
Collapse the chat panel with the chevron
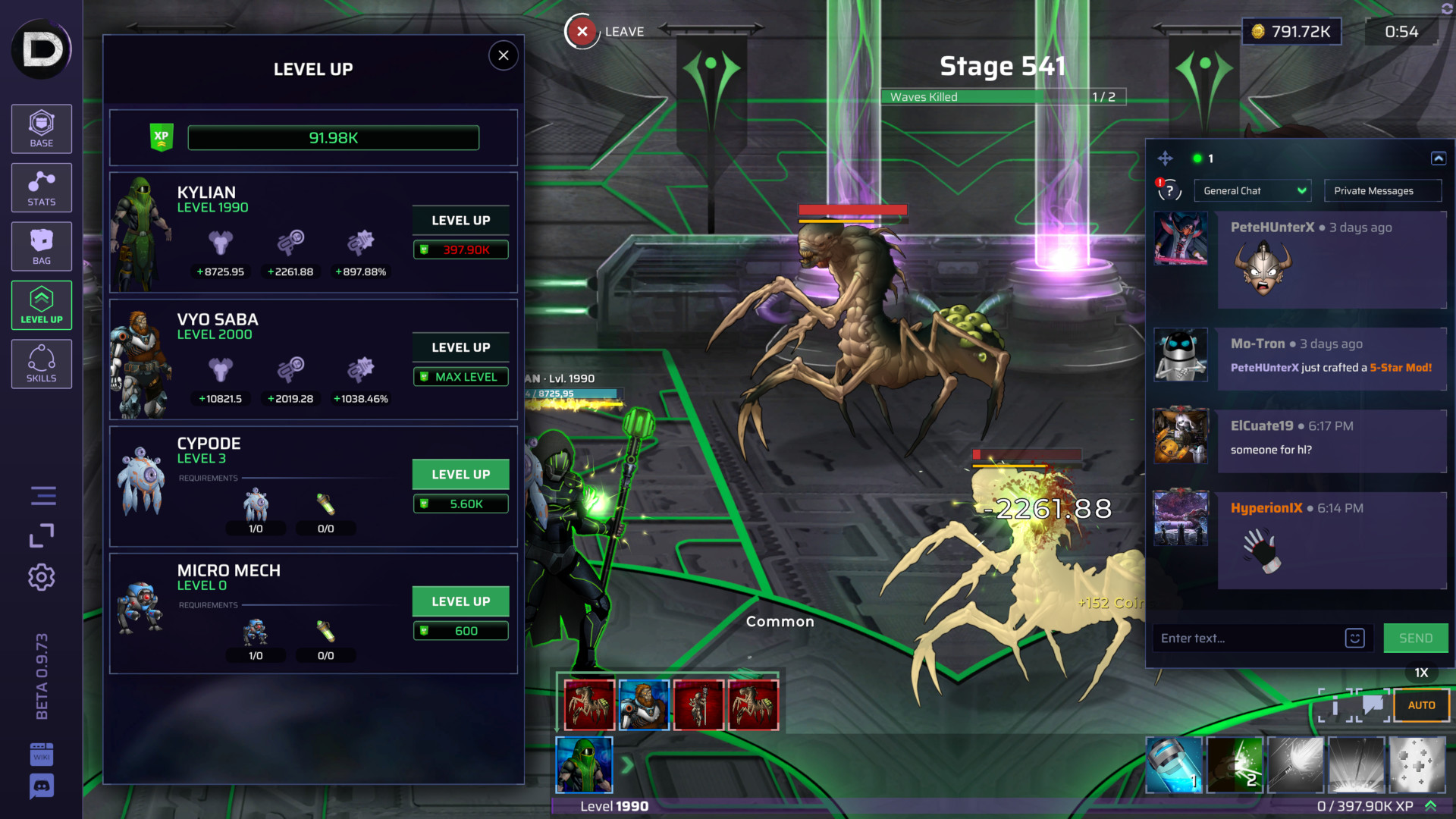1439,158
